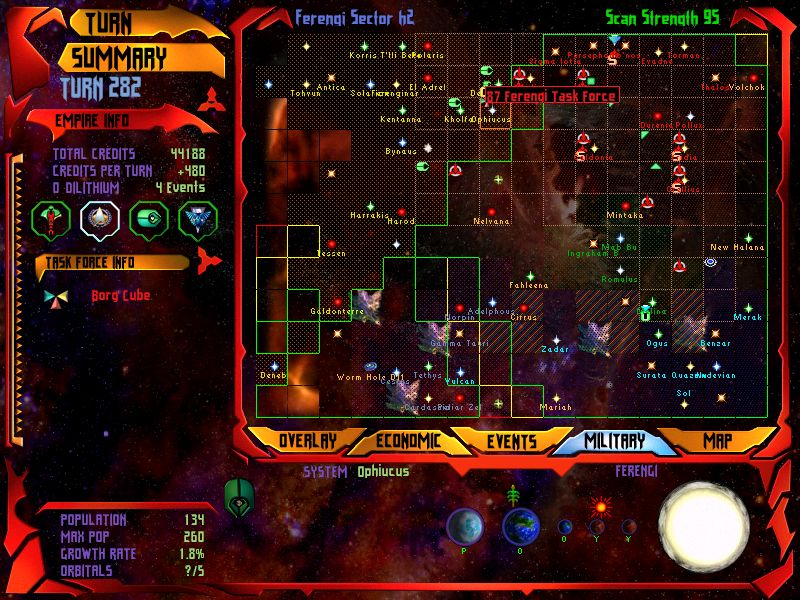Click the red arrow beside Task Force Info
This screenshot has width=800, height=600.
[207, 262]
